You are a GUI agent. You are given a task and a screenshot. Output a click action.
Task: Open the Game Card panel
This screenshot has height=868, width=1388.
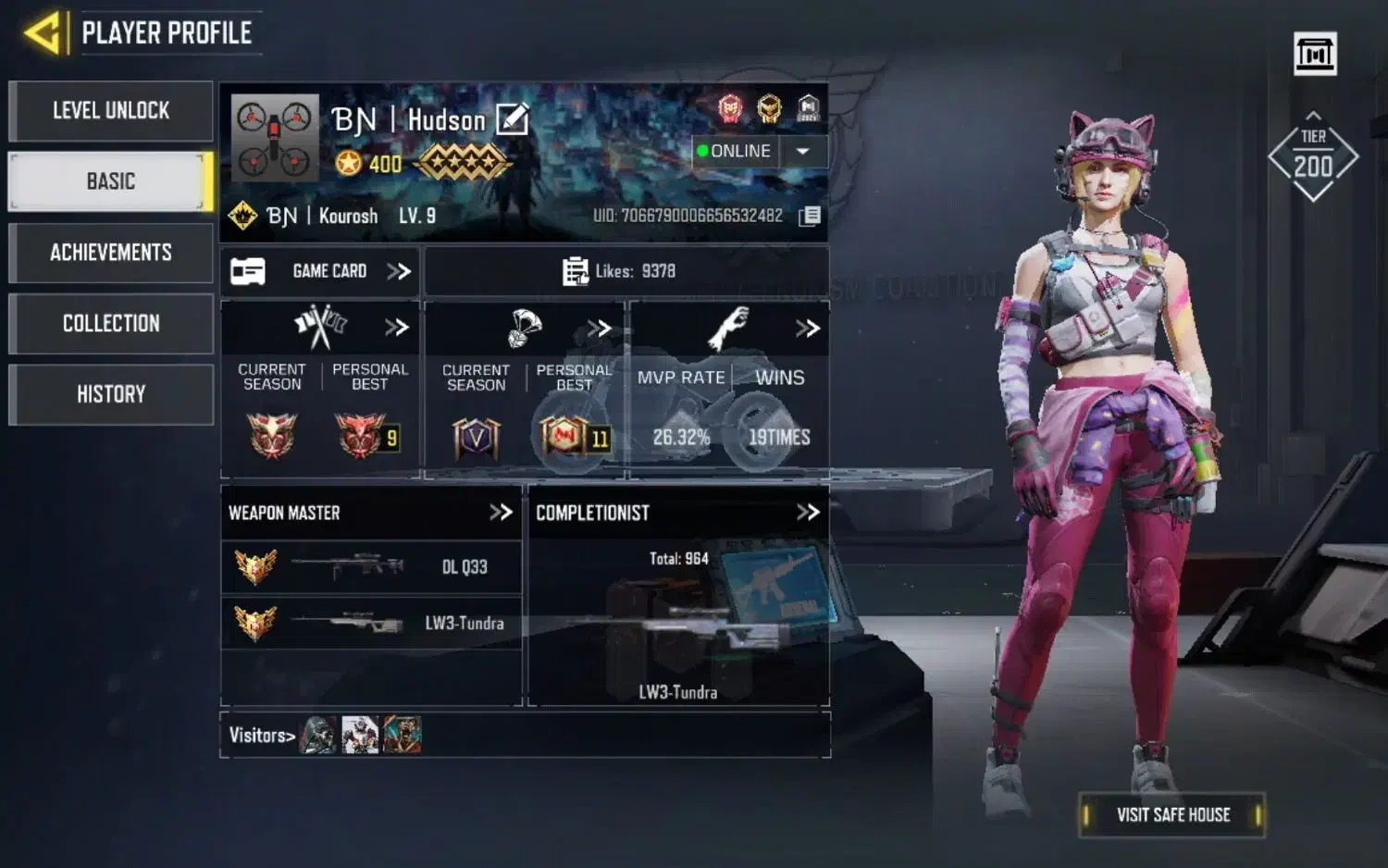[x=320, y=271]
